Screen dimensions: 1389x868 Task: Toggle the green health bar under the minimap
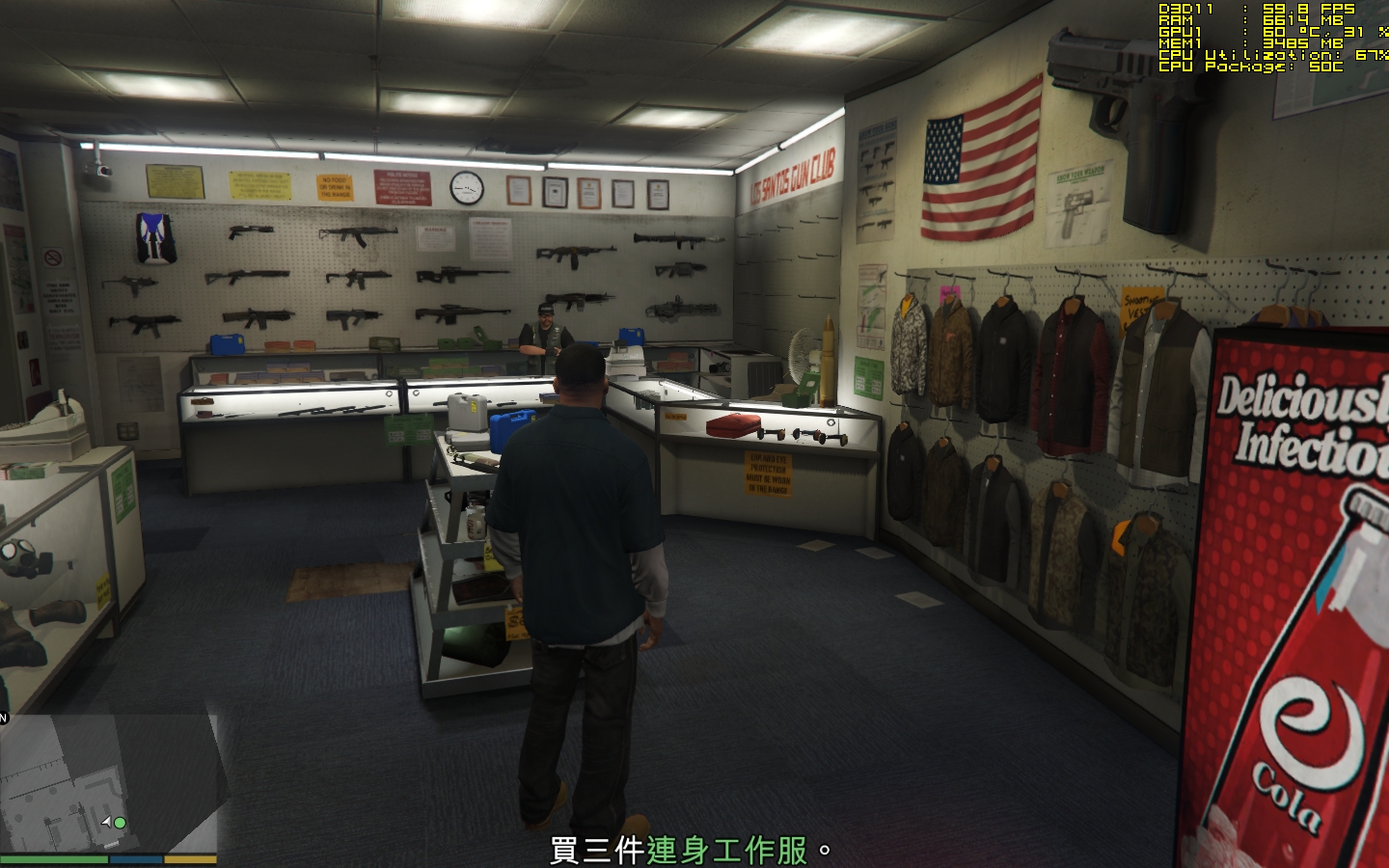(53, 857)
